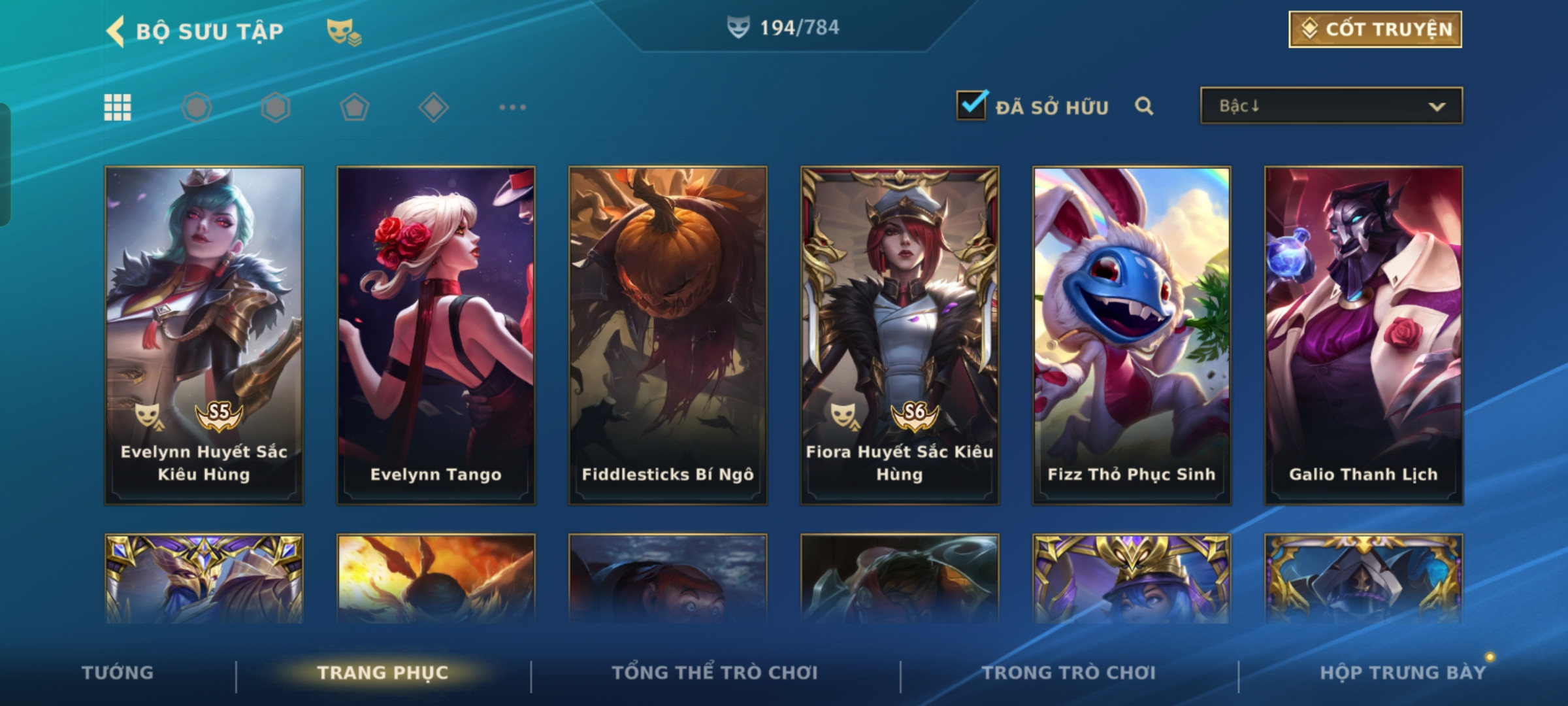Viewport: 1568px width, 706px height.
Task: Pick the Fiddlesticks Bí Ngô skin
Action: tap(668, 335)
